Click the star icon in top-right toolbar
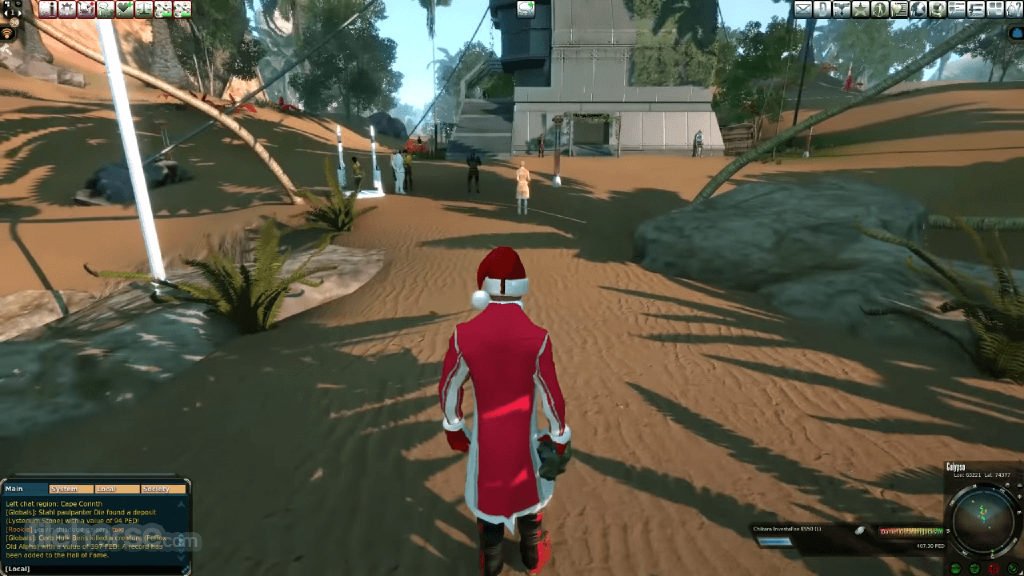 [860, 9]
